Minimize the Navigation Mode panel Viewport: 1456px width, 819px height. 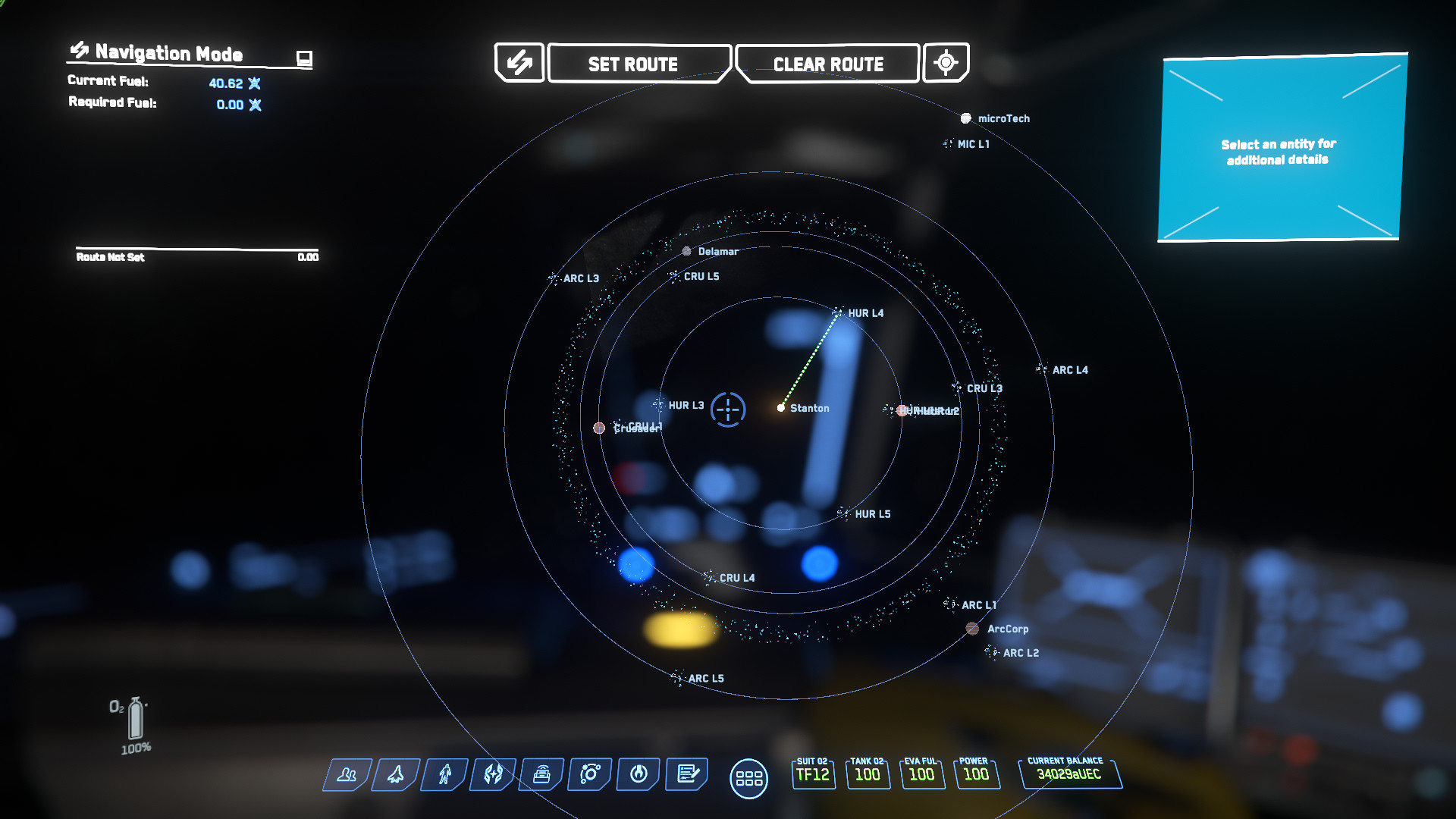click(304, 58)
